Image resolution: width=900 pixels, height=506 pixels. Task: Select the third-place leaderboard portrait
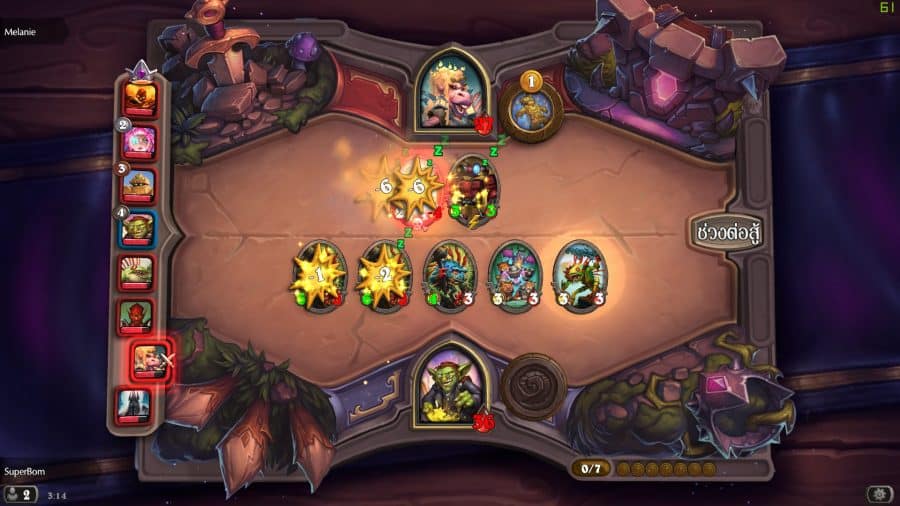[x=140, y=186]
